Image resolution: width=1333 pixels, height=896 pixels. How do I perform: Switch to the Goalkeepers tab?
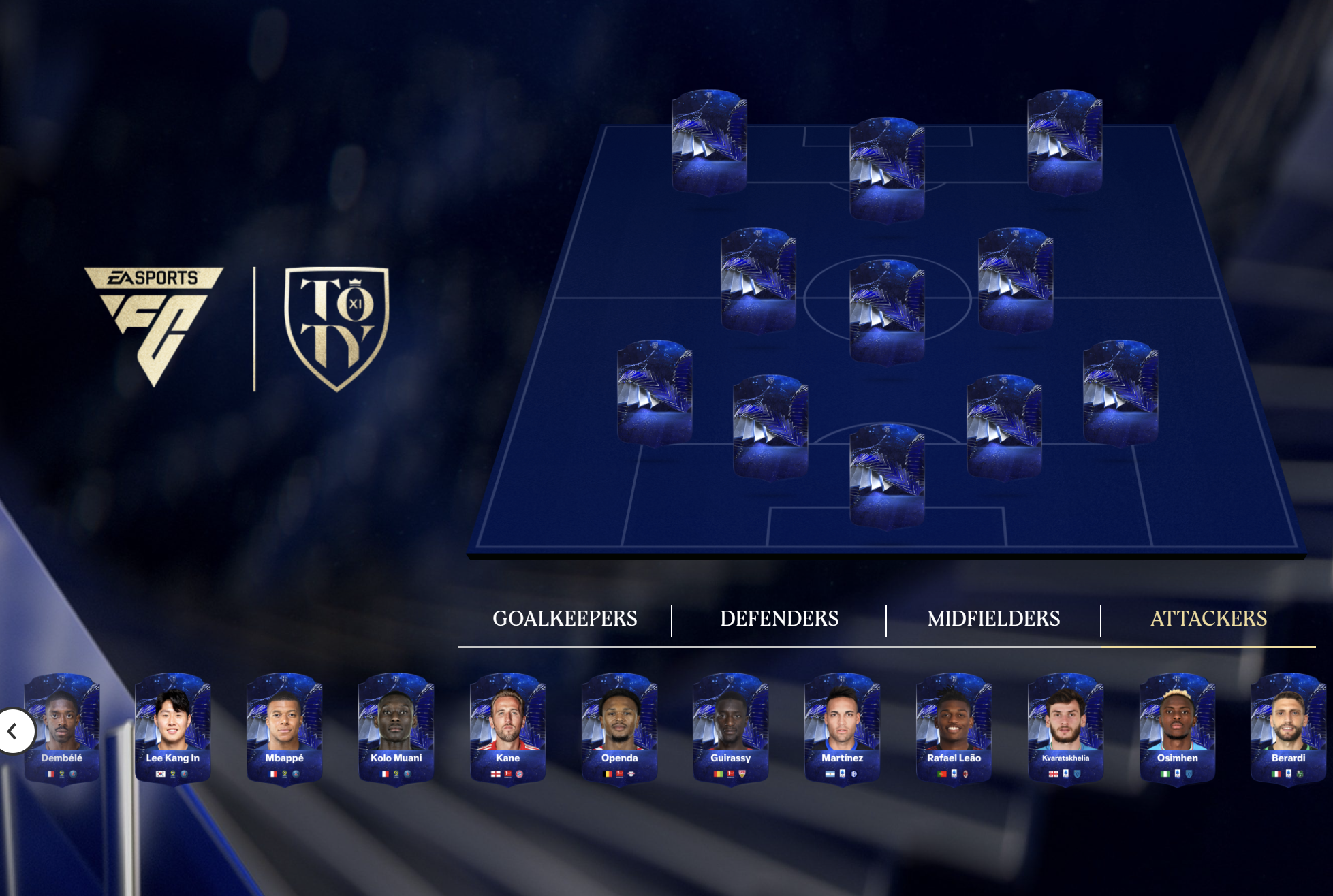(565, 618)
